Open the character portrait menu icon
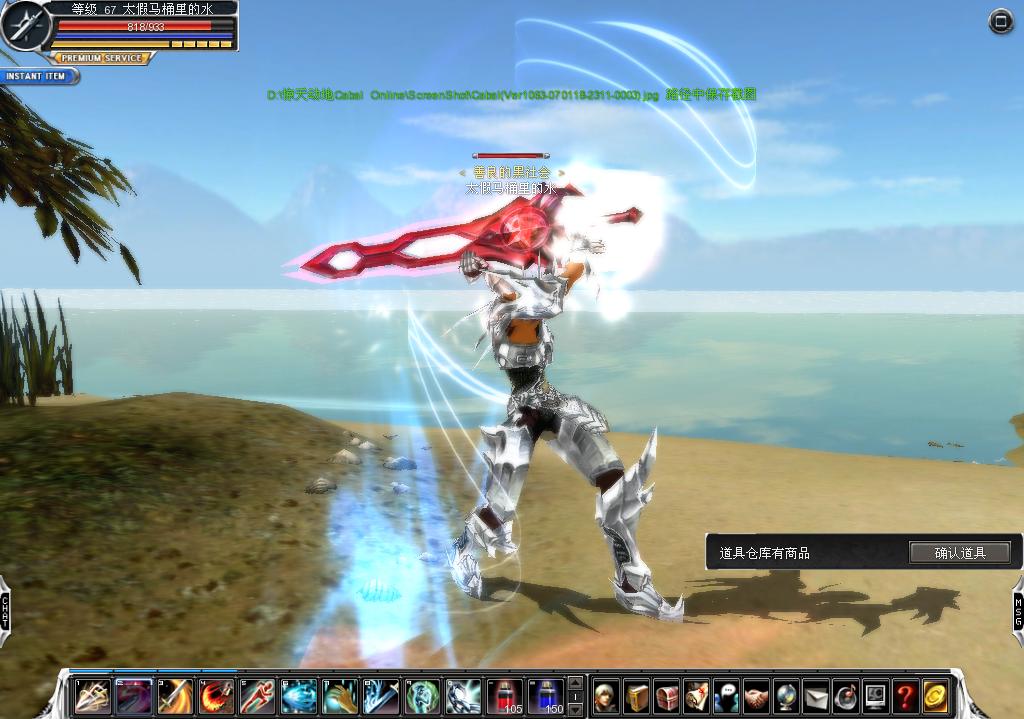 pyautogui.click(x=606, y=696)
